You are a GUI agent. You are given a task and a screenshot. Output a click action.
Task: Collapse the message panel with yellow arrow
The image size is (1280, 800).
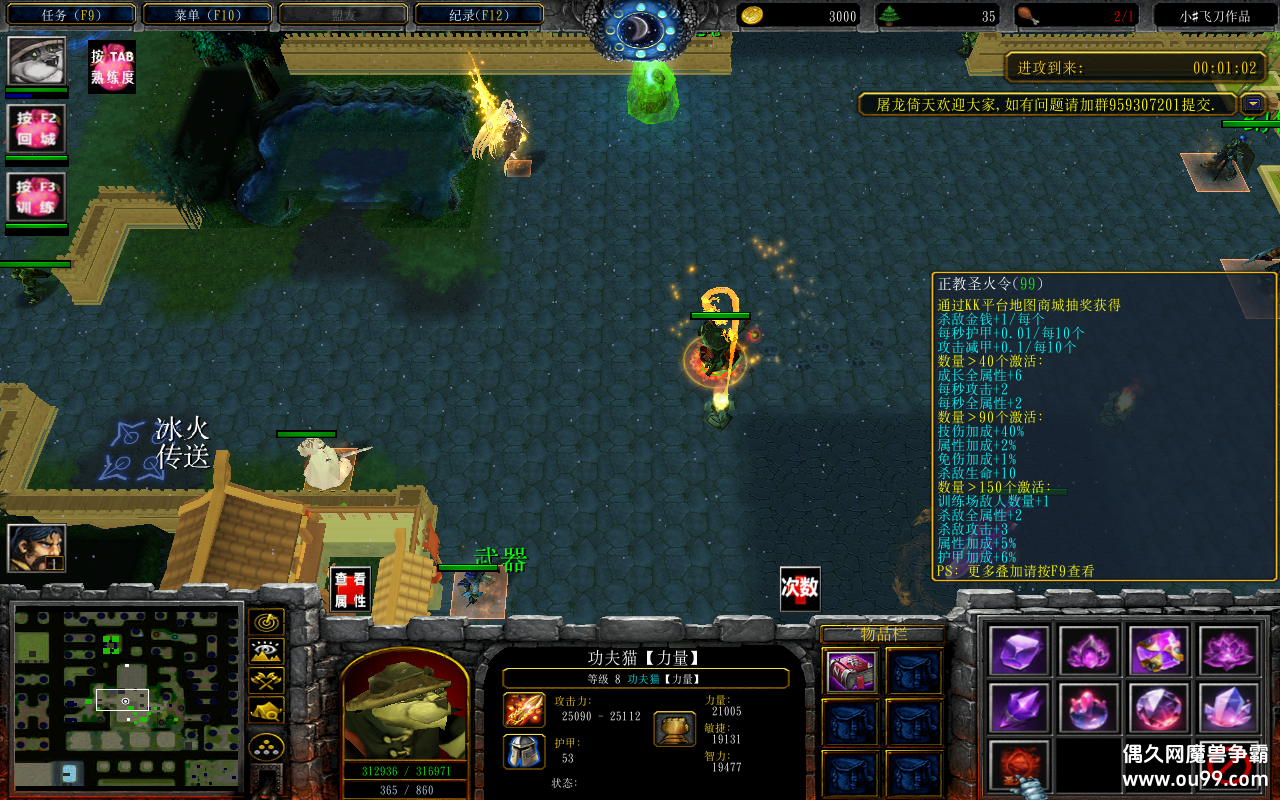click(1253, 104)
